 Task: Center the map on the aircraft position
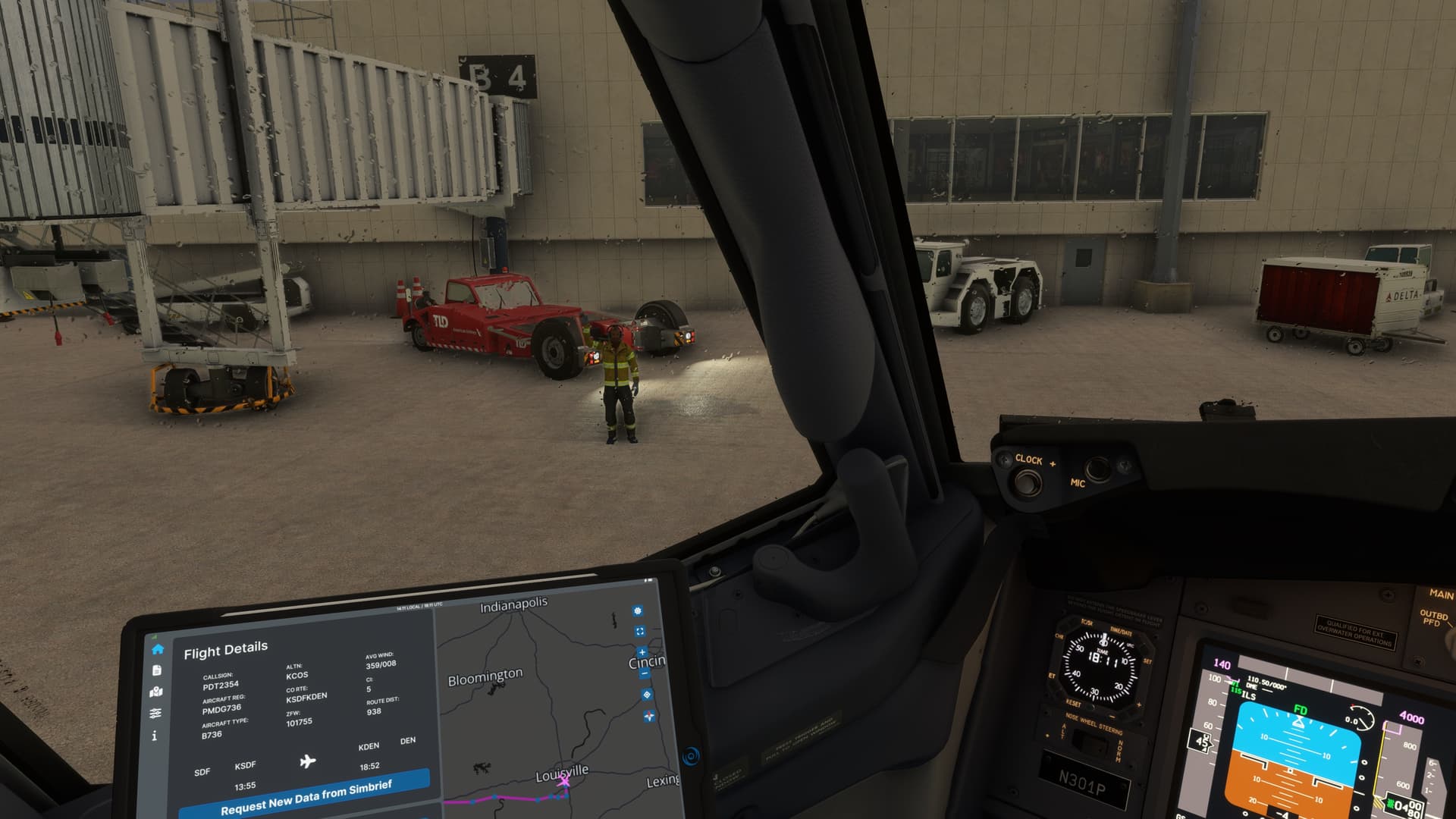click(647, 695)
